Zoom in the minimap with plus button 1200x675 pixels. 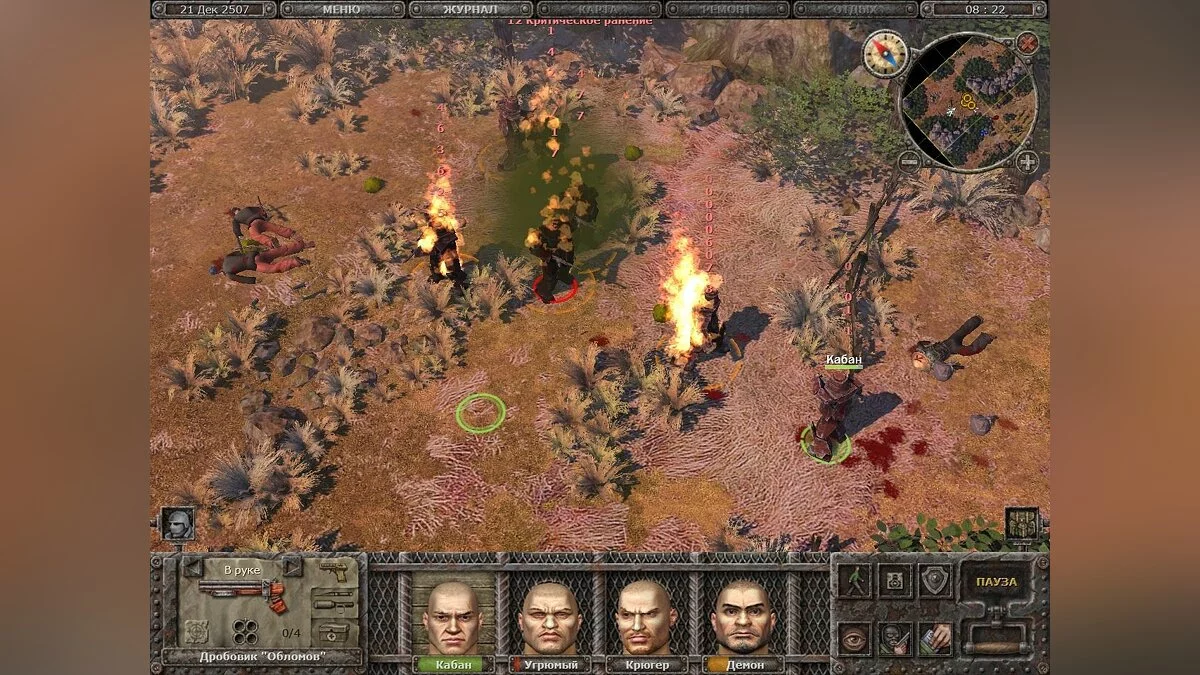pos(1027,162)
